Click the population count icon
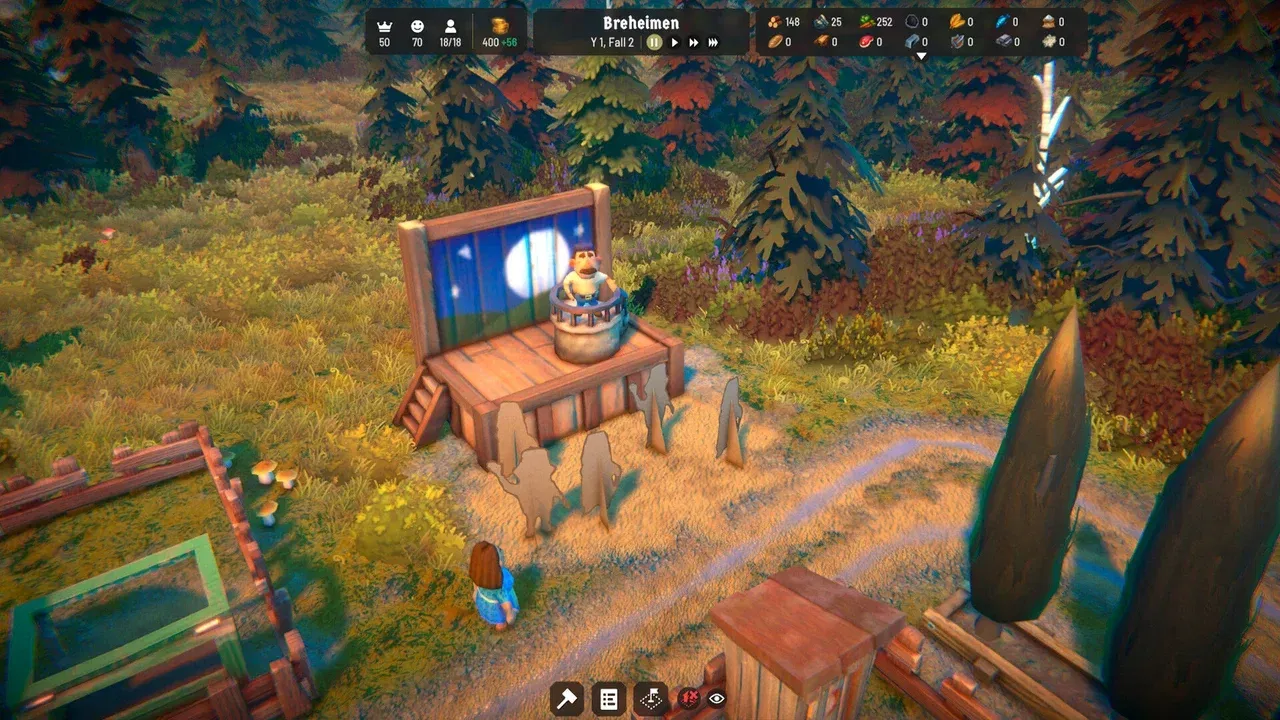 coord(450,27)
